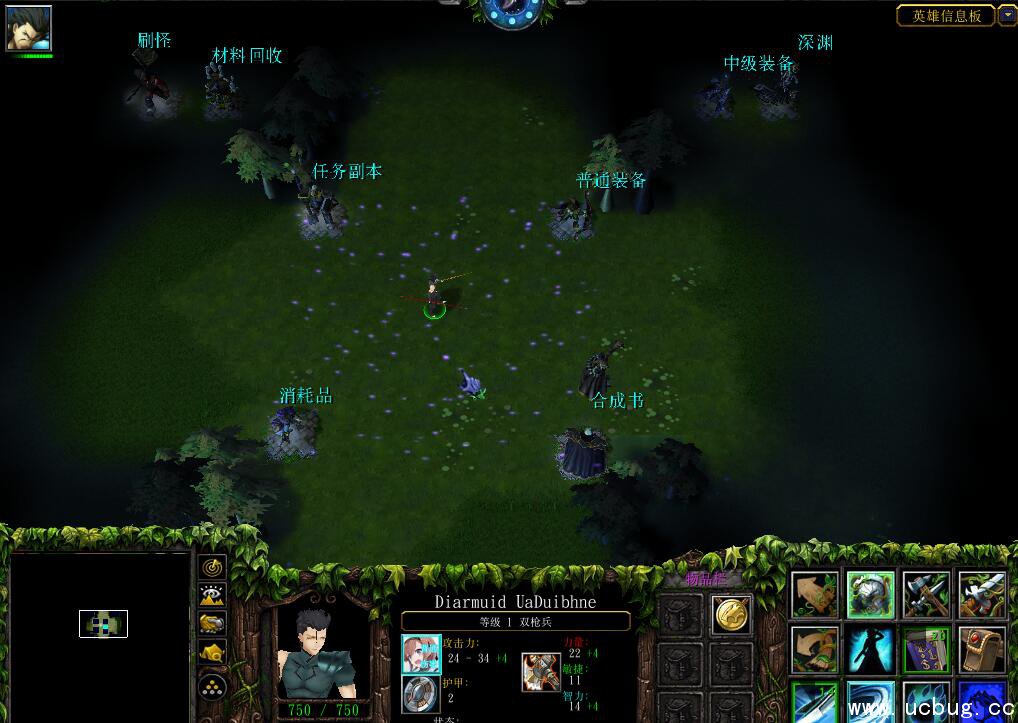Click the red-gem leather pouch ability icon
Viewport: 1018px width, 723px height.
point(982,649)
